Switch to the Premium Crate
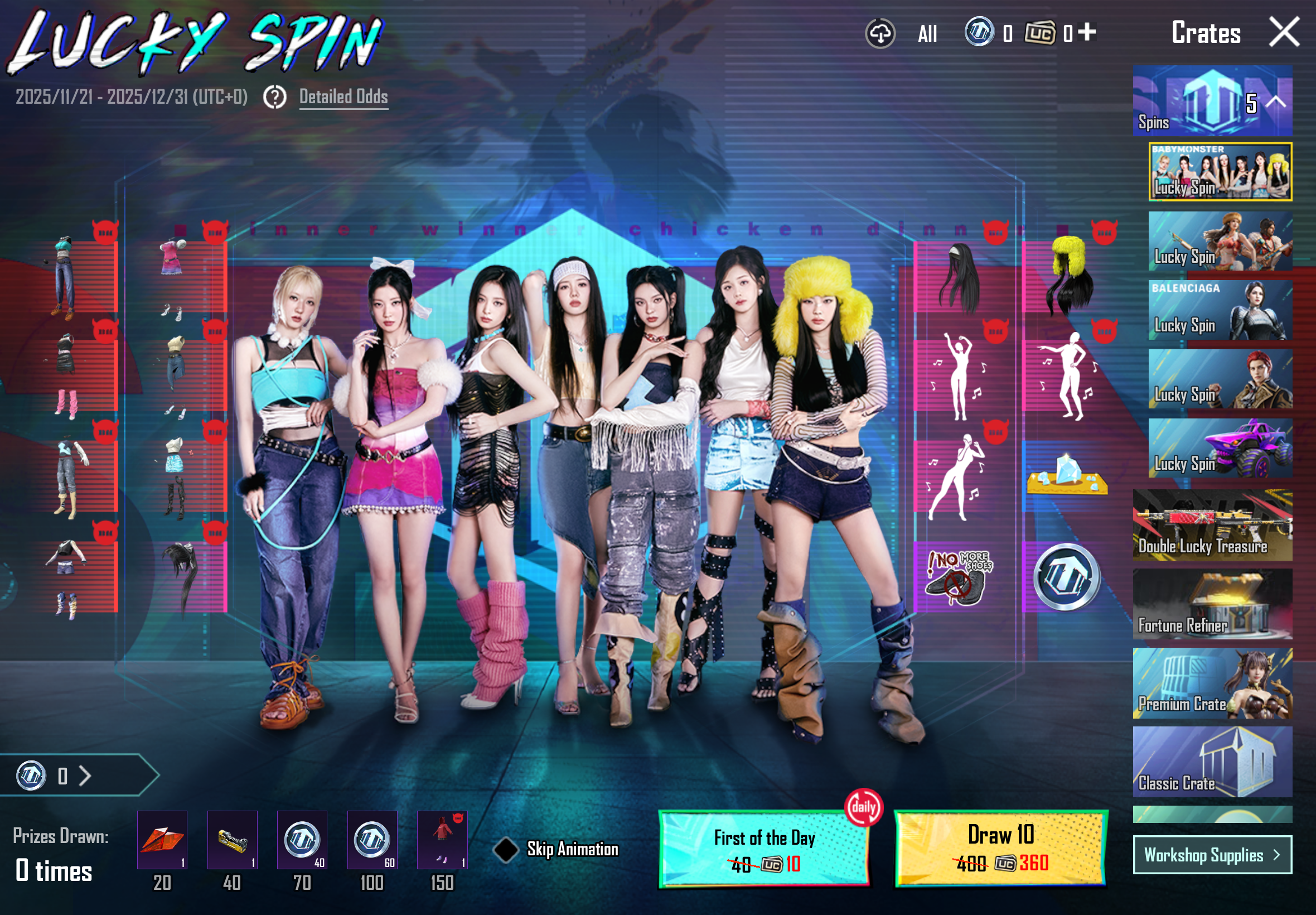 tap(1212, 683)
